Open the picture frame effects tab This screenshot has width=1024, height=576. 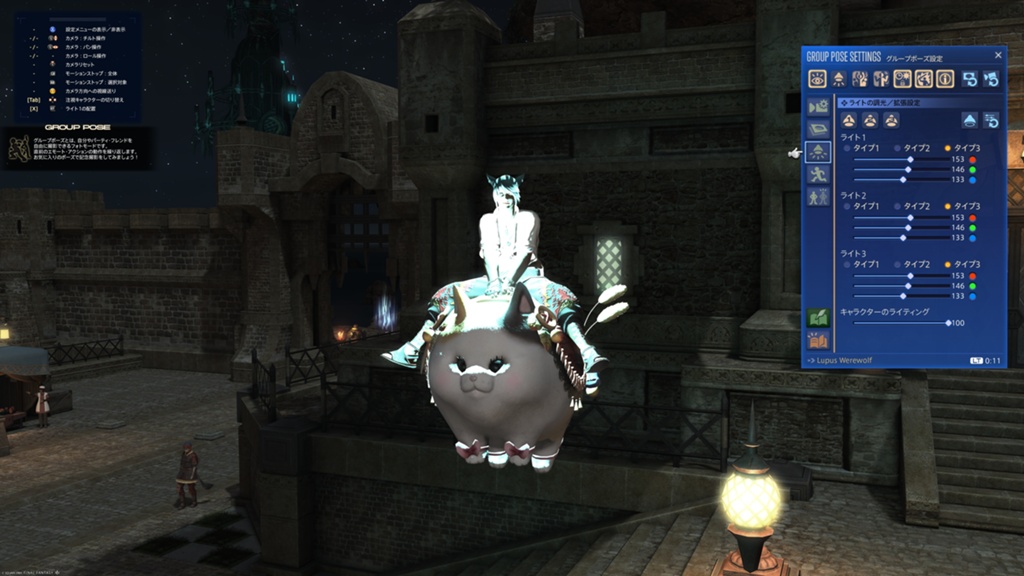(x=818, y=129)
